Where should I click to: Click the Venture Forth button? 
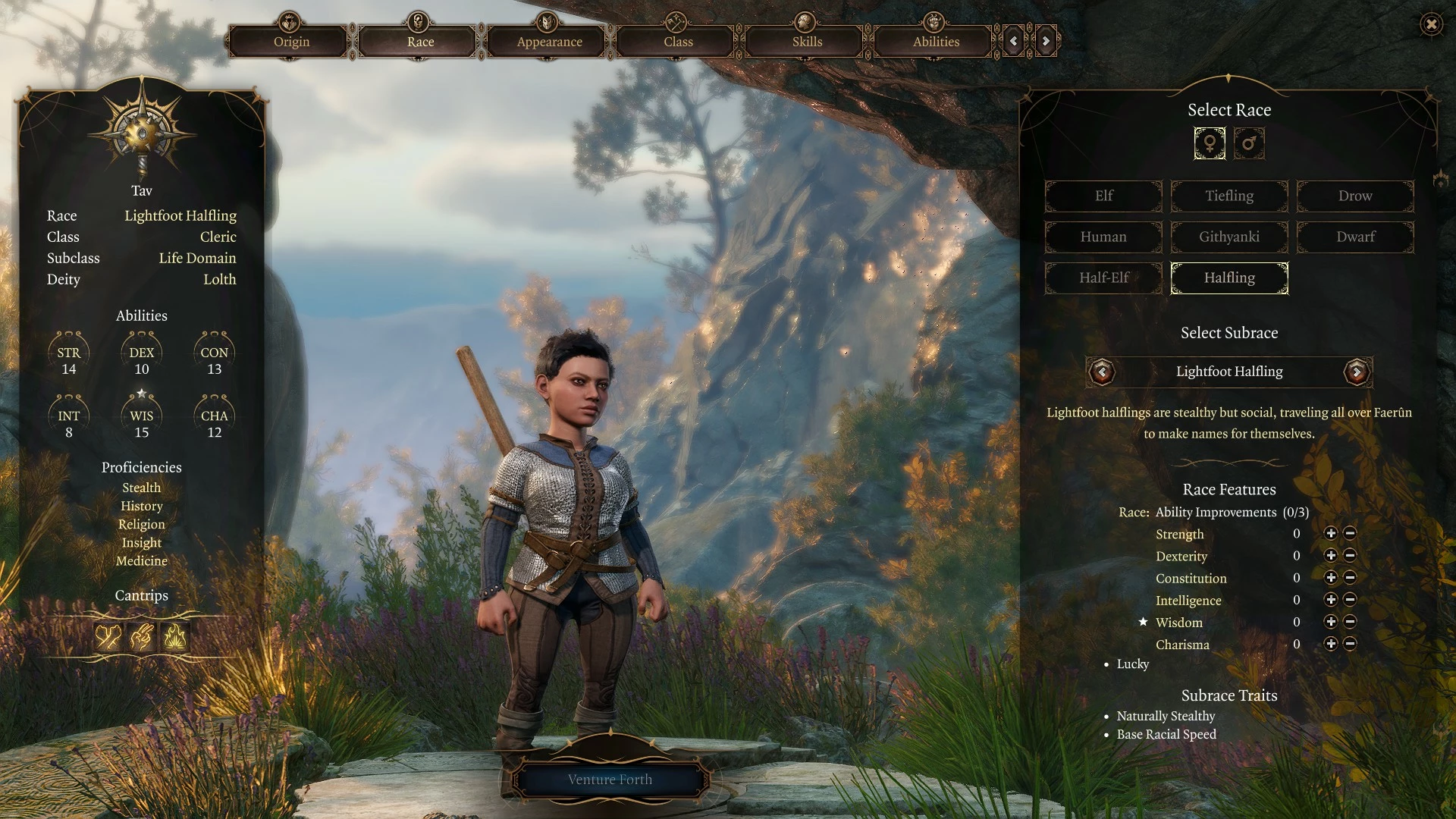610,780
